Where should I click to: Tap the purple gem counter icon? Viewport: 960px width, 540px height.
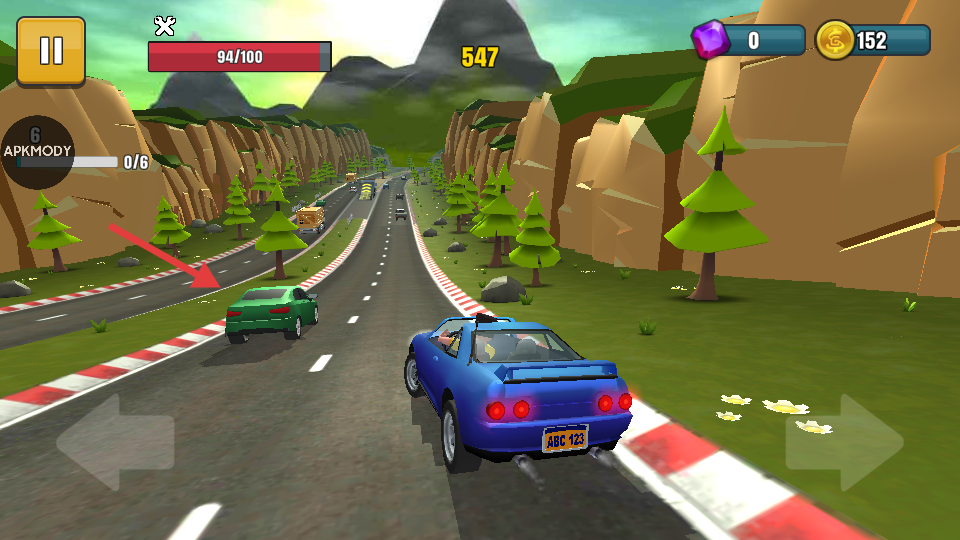(711, 41)
